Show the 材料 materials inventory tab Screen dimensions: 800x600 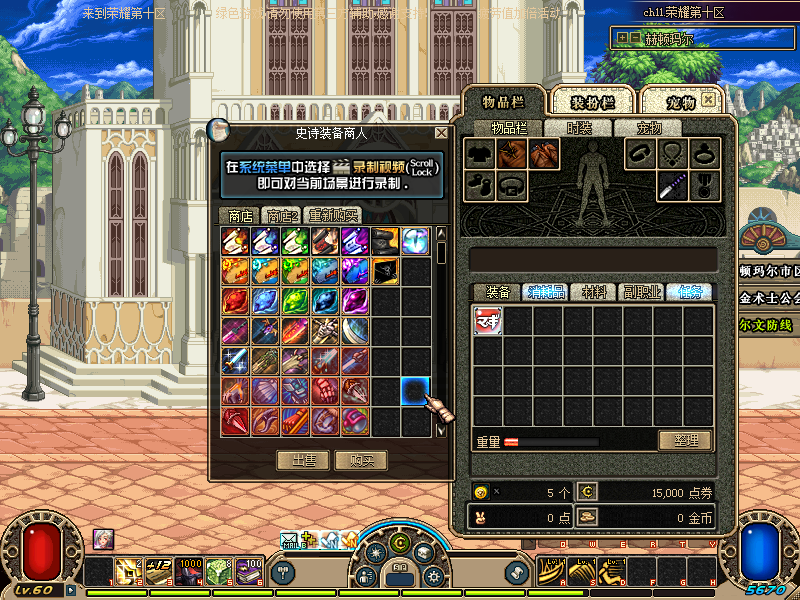click(x=594, y=292)
